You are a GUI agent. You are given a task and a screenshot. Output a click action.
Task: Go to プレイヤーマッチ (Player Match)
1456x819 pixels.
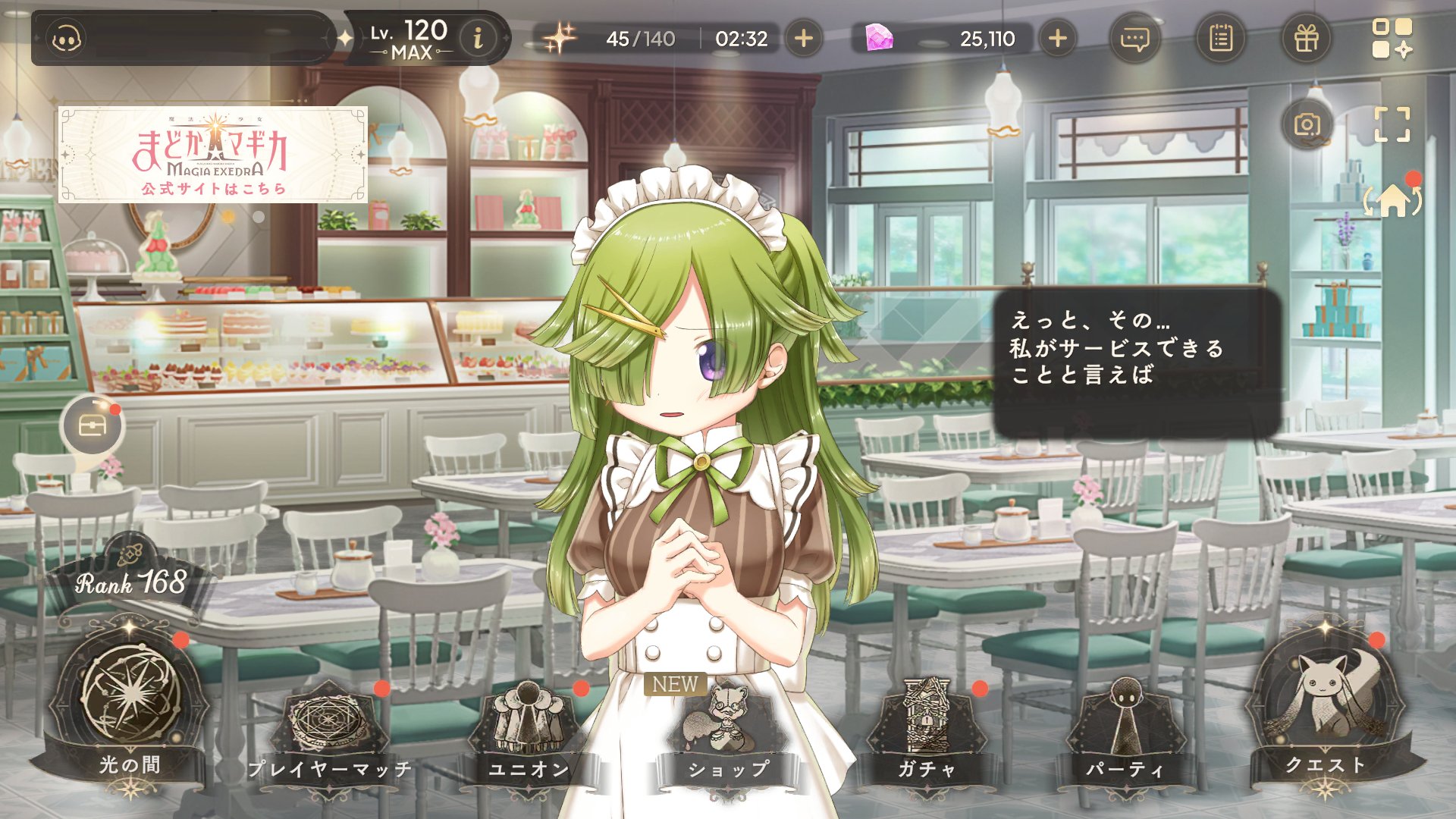tap(330, 726)
